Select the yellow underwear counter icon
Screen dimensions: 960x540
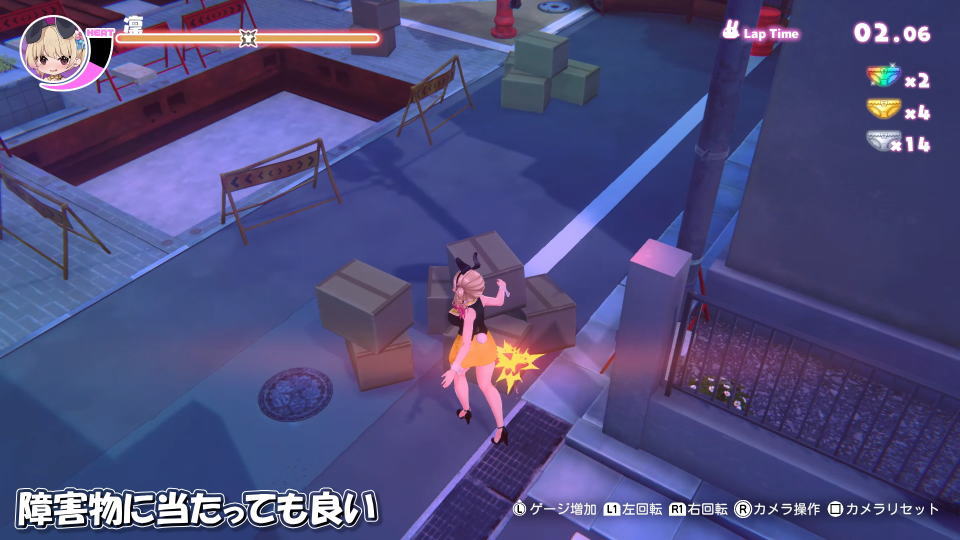pos(883,110)
